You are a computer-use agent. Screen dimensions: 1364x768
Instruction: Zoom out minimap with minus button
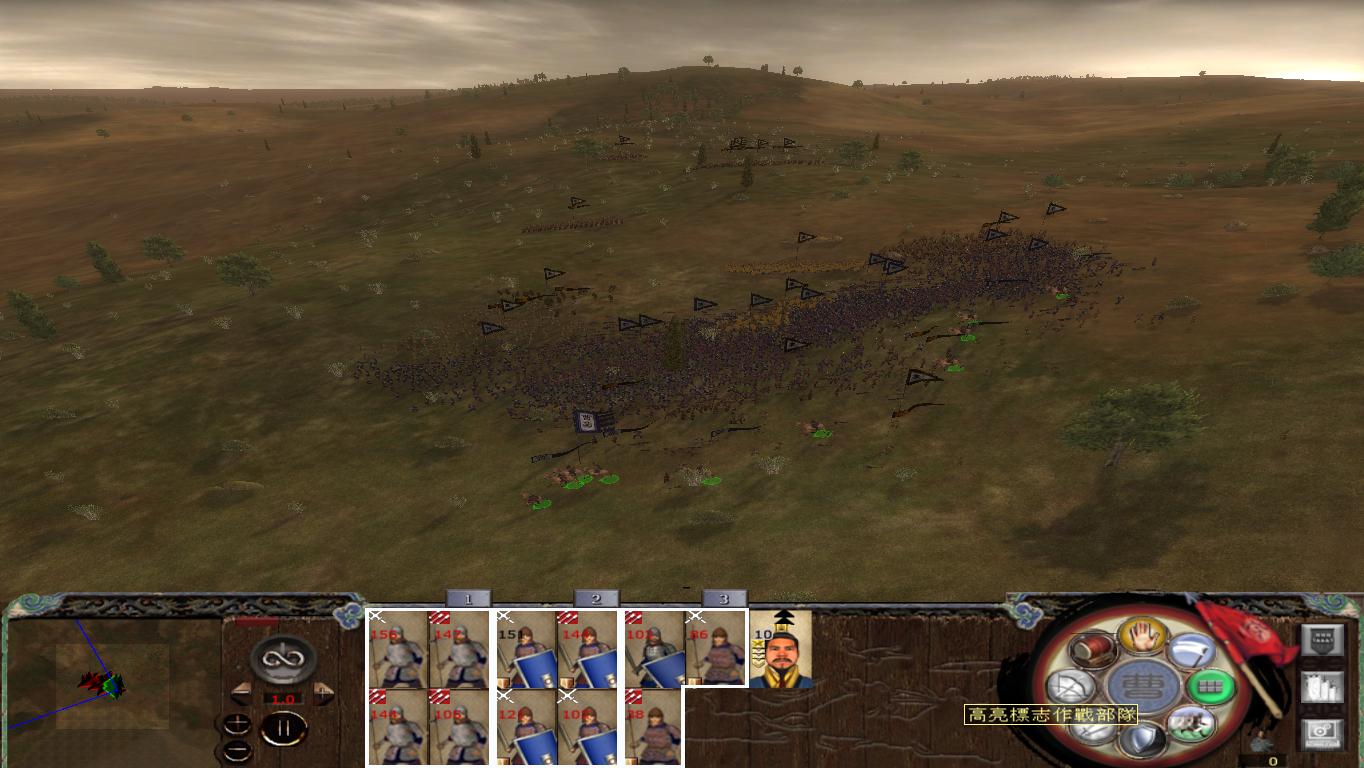pos(237,749)
